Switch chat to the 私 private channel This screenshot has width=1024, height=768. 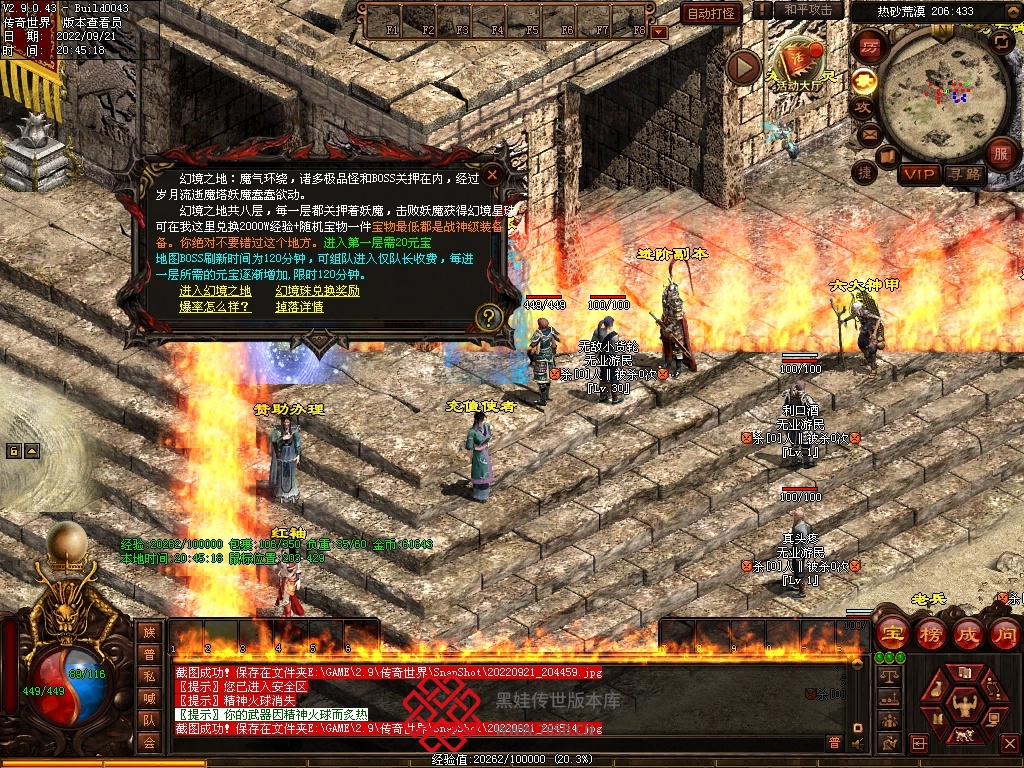pos(149,676)
